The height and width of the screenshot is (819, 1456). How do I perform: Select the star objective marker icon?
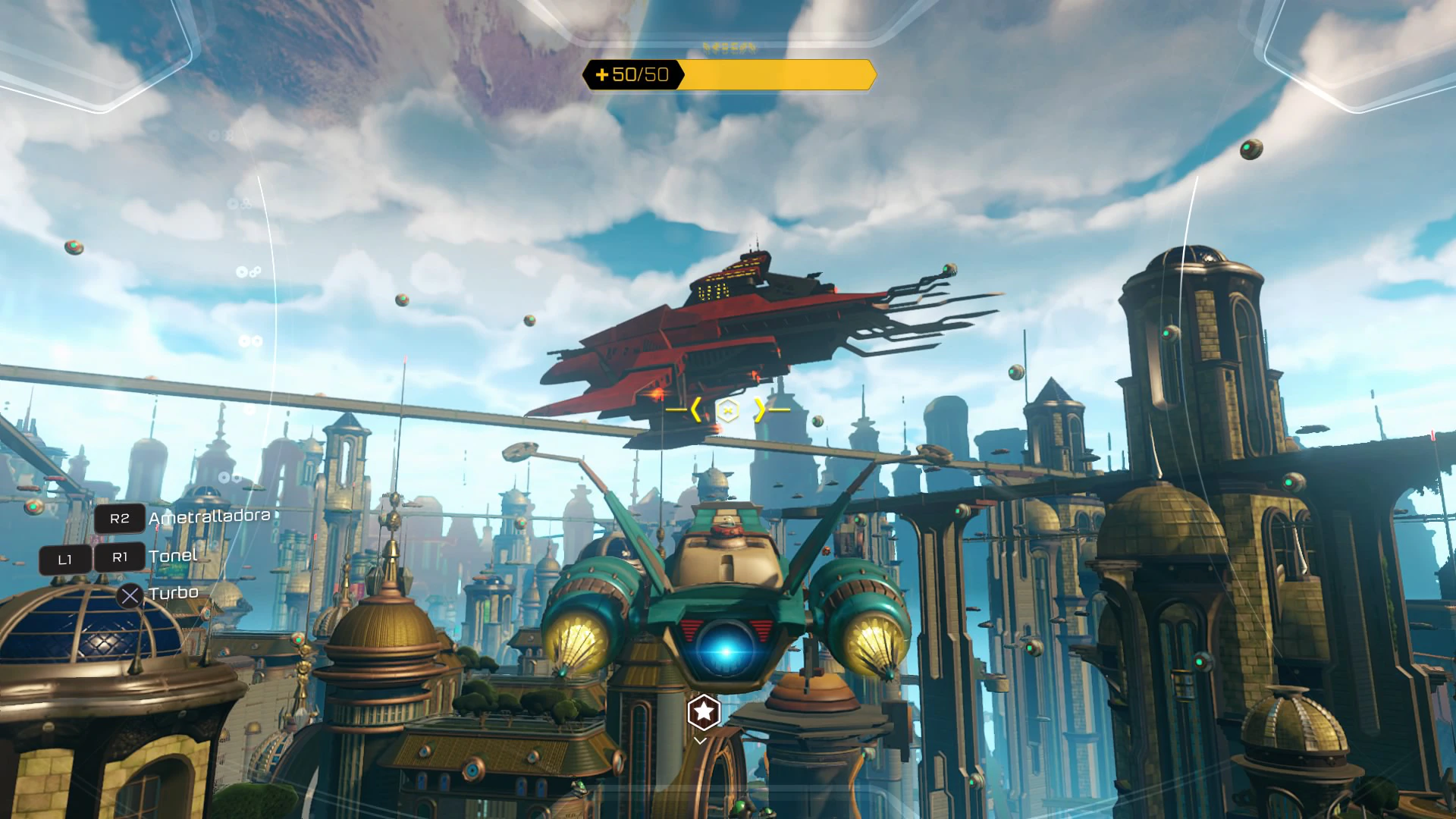click(x=703, y=712)
